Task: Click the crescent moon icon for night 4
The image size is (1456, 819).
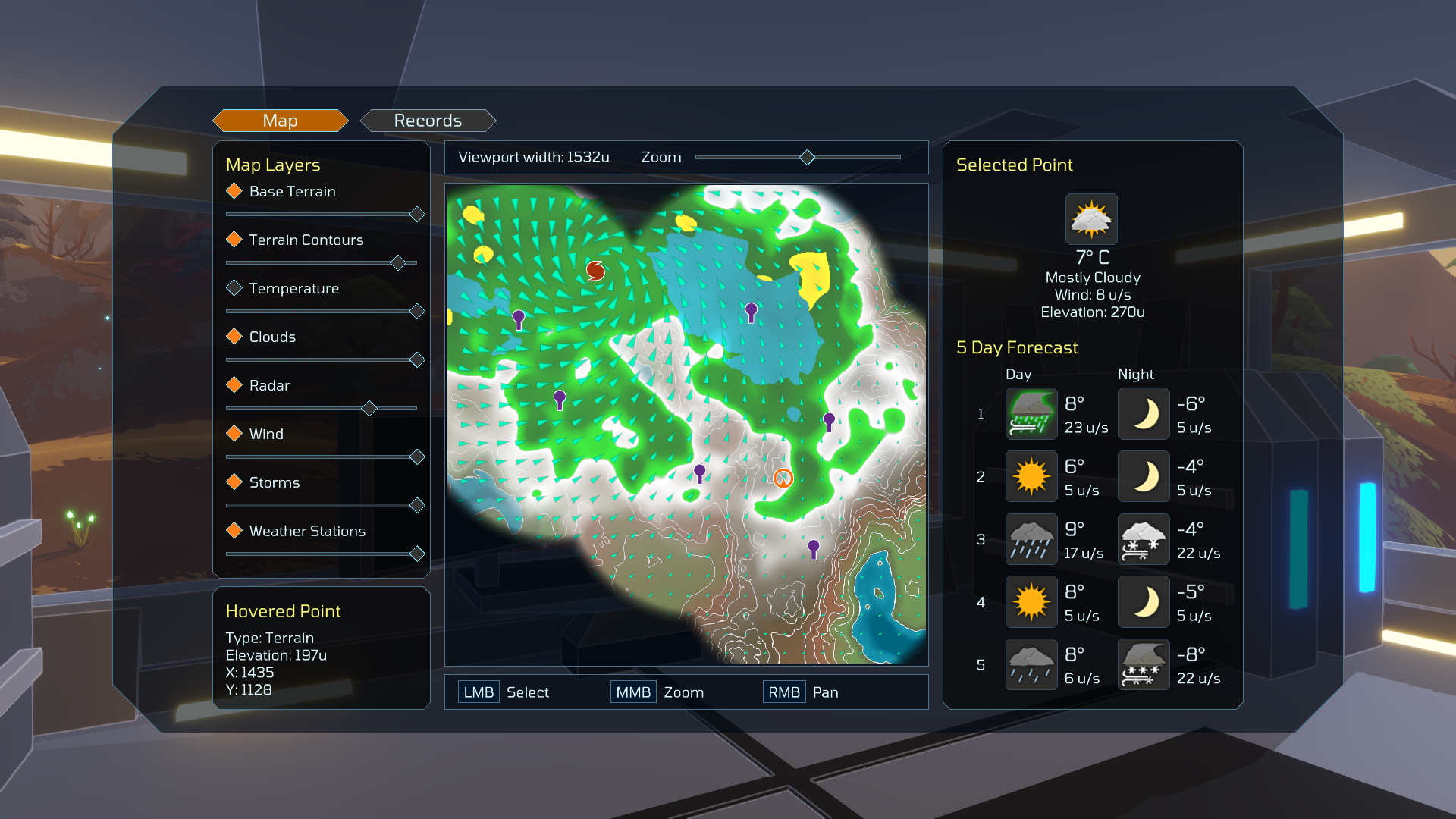Action: (1144, 601)
